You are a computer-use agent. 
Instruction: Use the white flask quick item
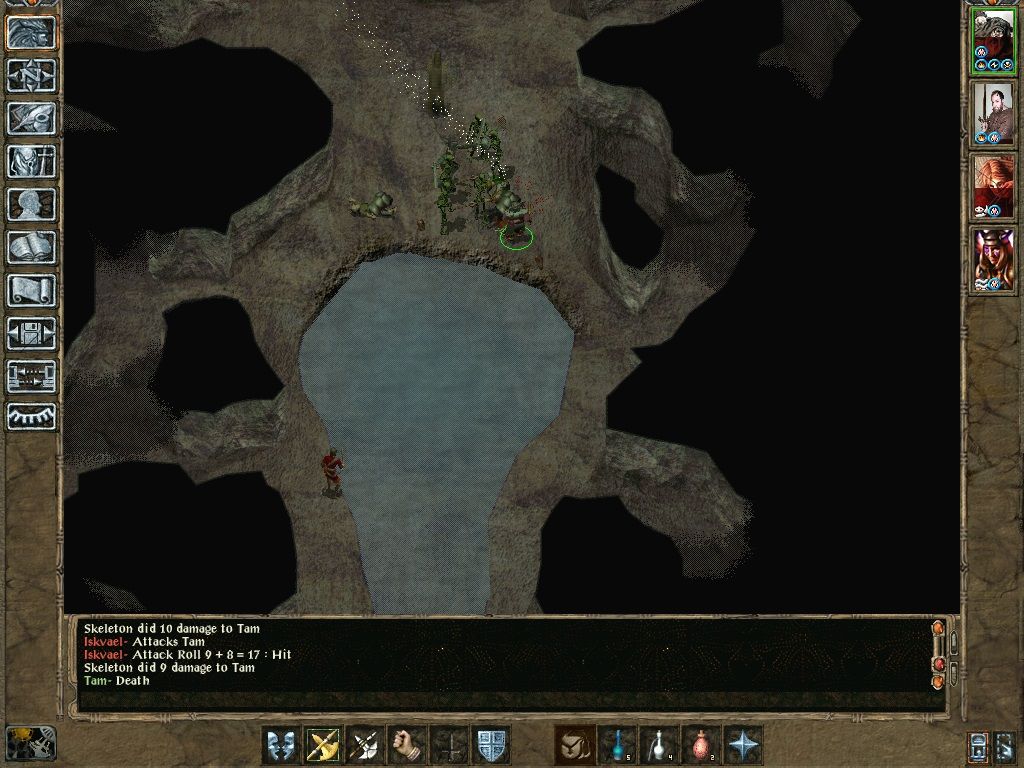pos(659,745)
